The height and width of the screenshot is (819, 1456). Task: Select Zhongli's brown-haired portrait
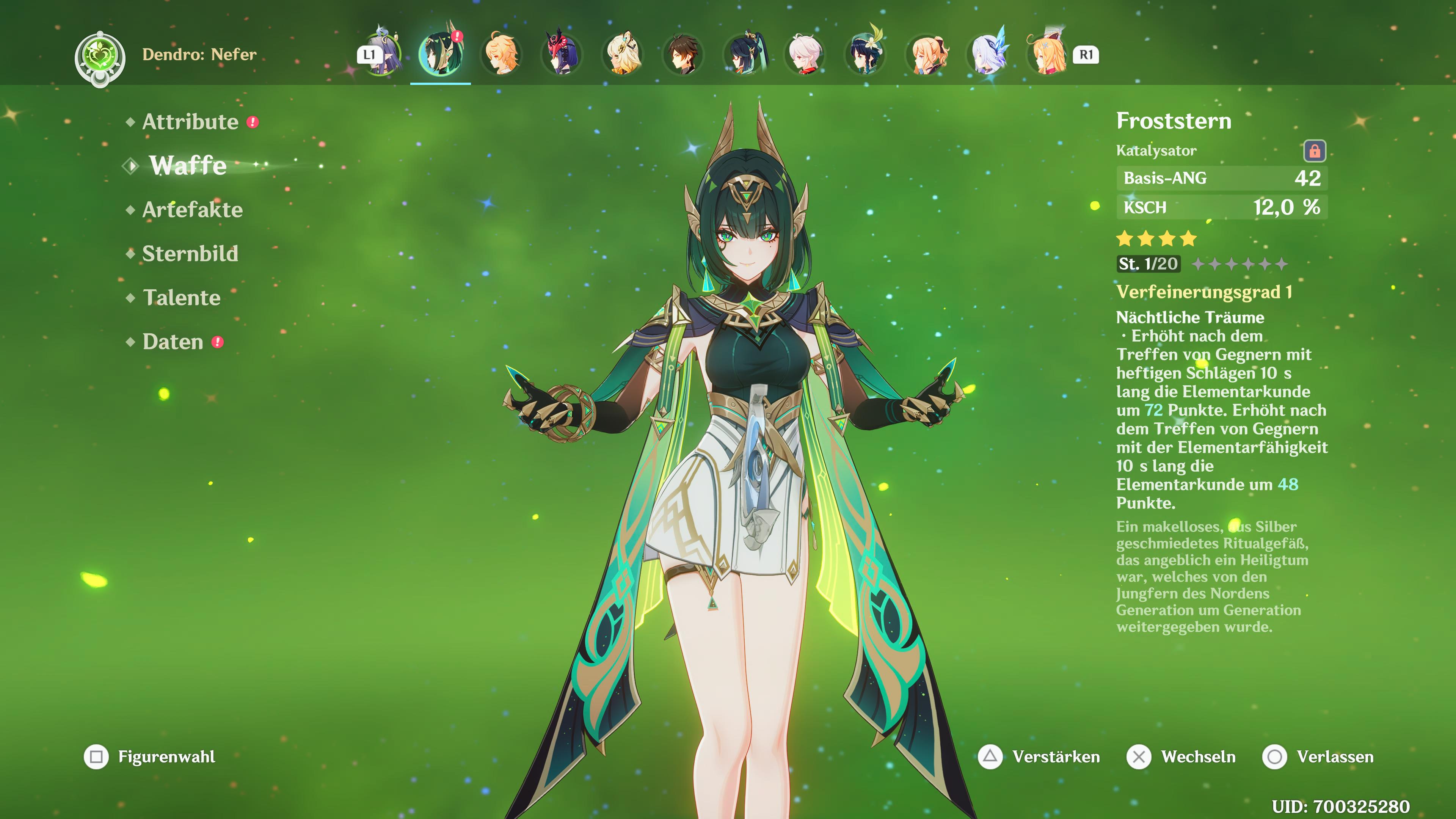(x=683, y=54)
